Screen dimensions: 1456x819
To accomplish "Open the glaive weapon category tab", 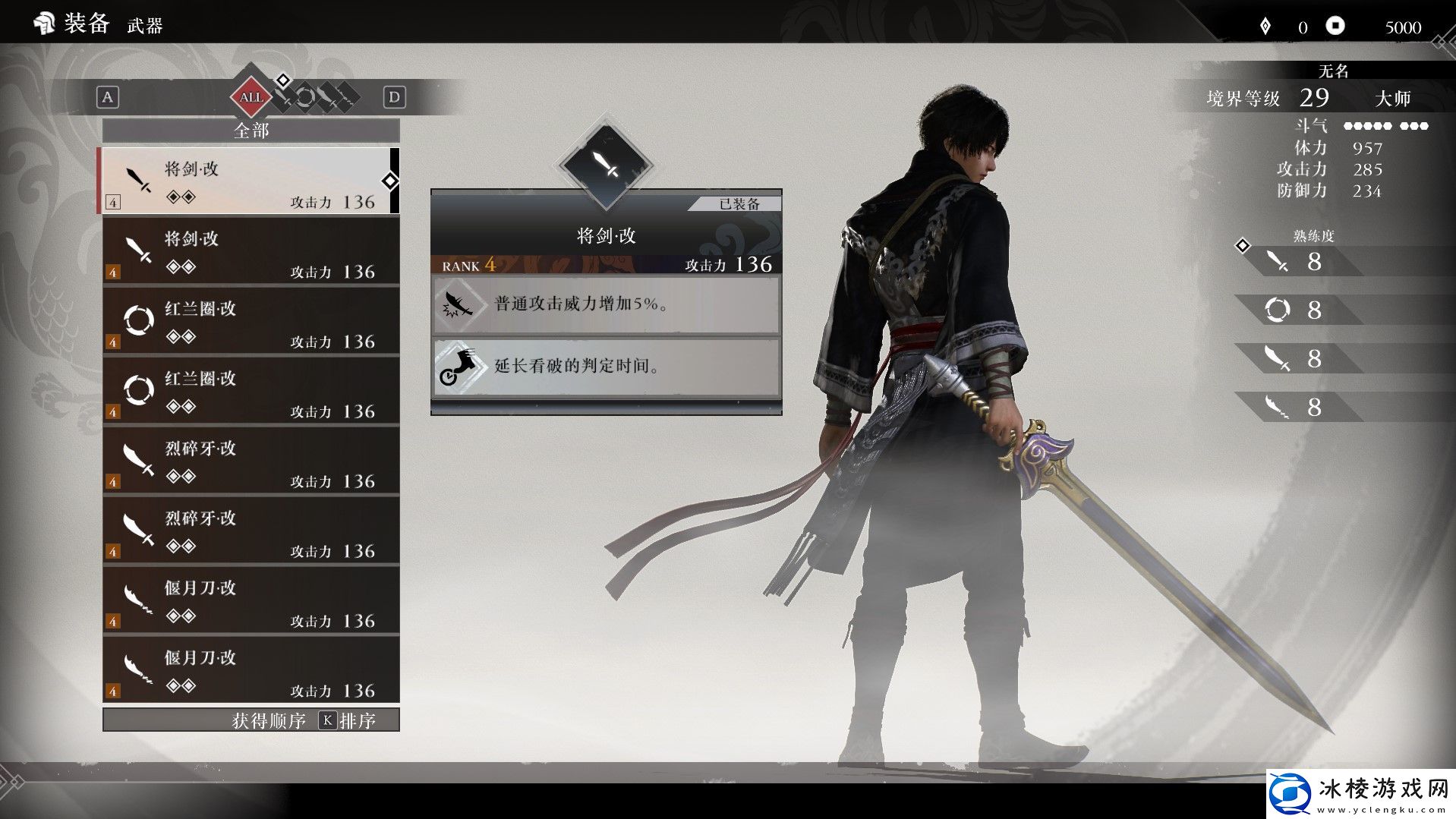I will (347, 97).
